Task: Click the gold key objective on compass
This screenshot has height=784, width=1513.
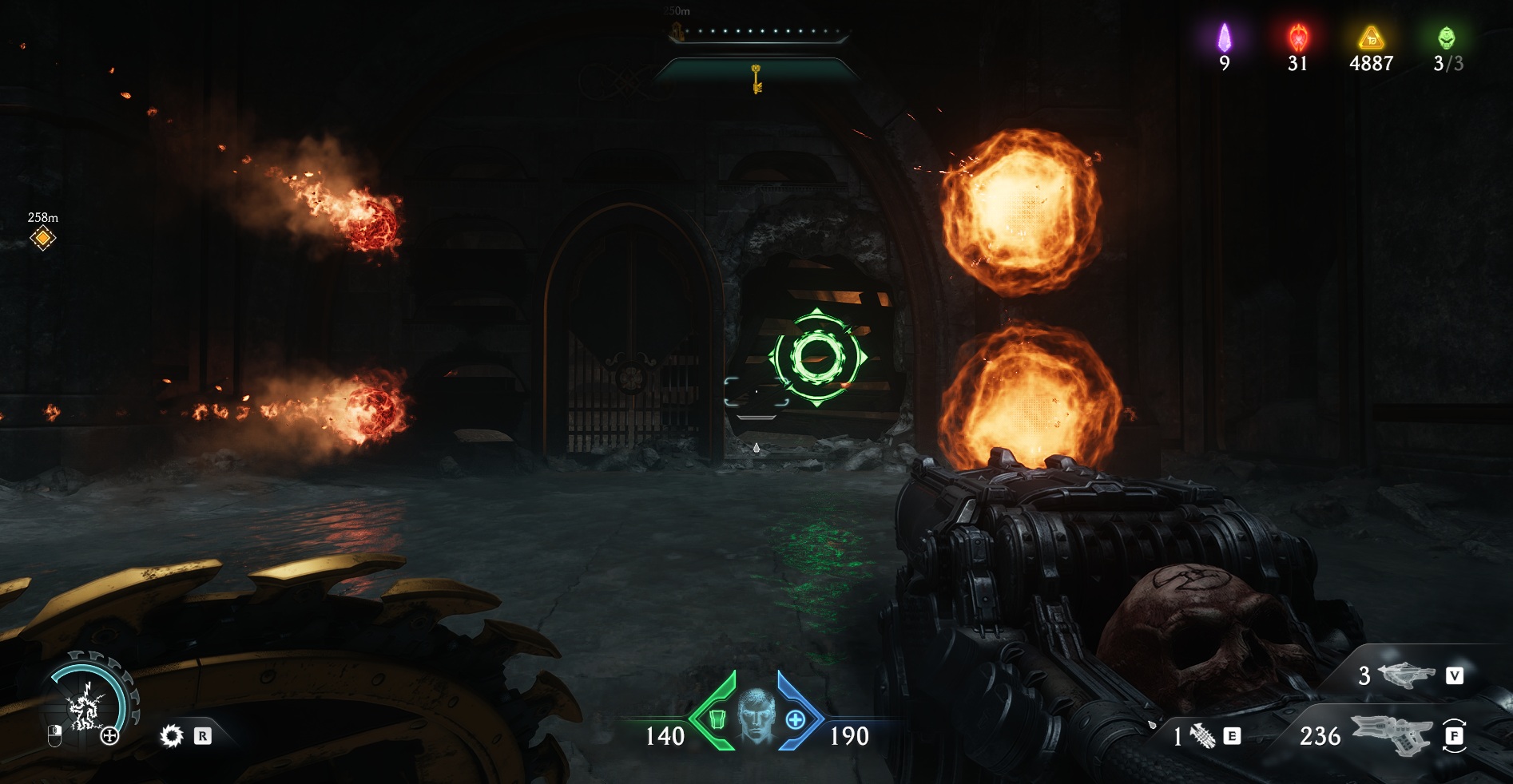Action: (756, 78)
